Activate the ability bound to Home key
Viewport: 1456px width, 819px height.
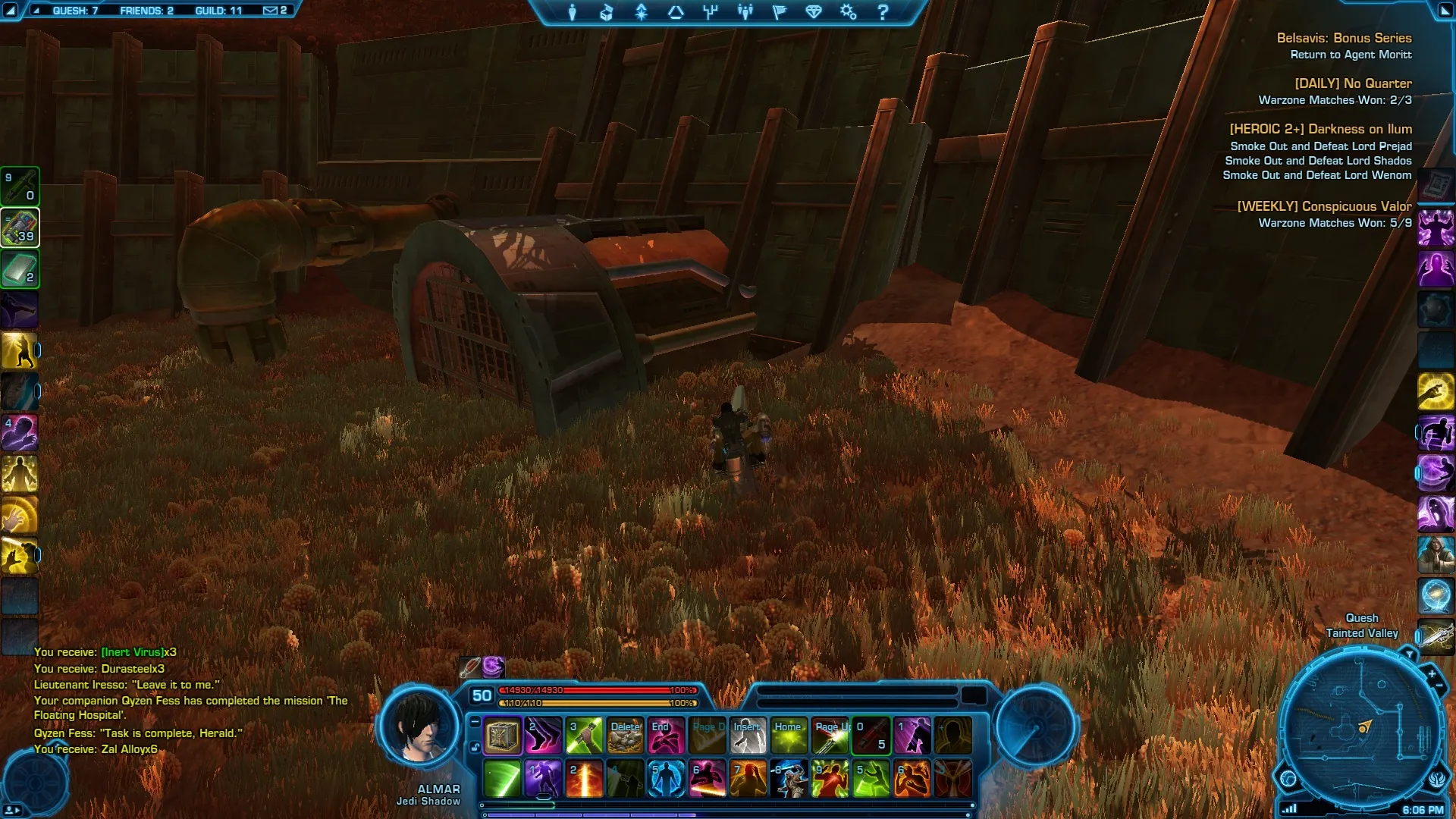pos(789,736)
